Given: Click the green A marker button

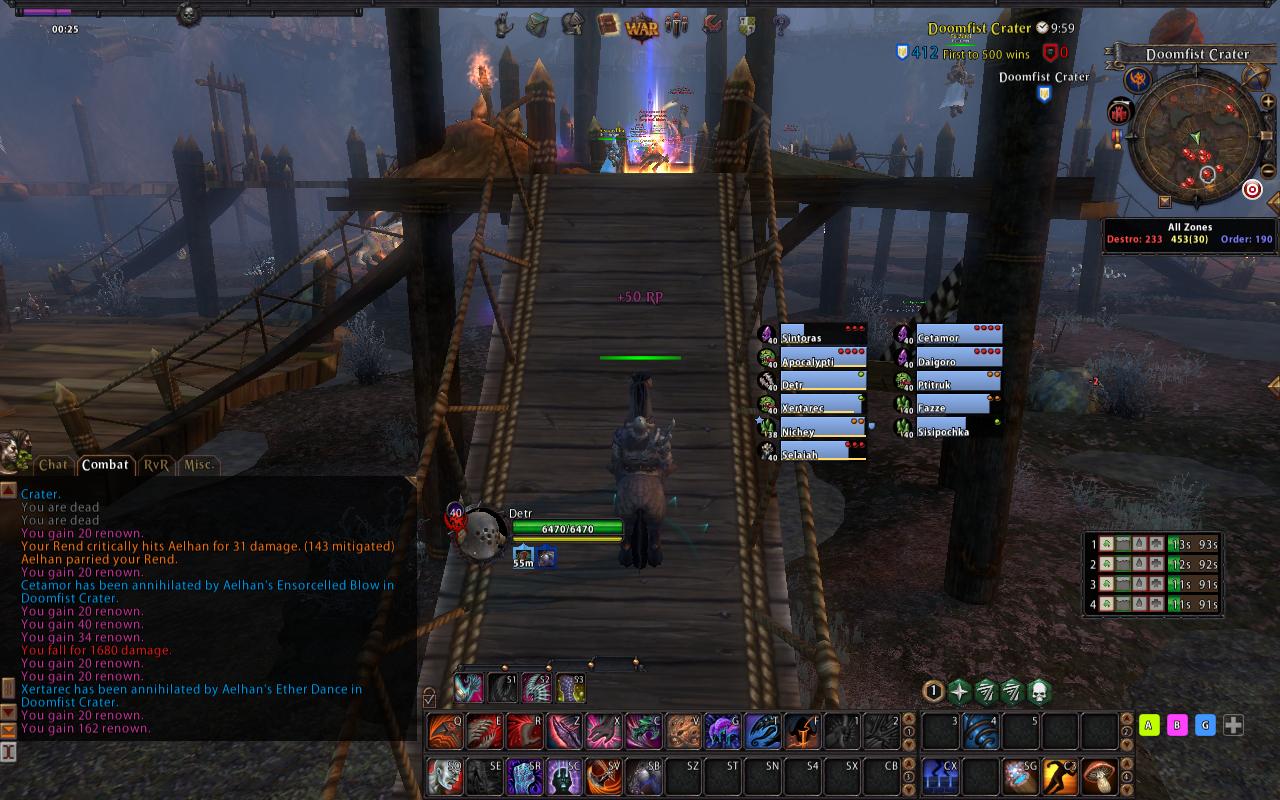Looking at the screenshot, I should tap(1150, 726).
